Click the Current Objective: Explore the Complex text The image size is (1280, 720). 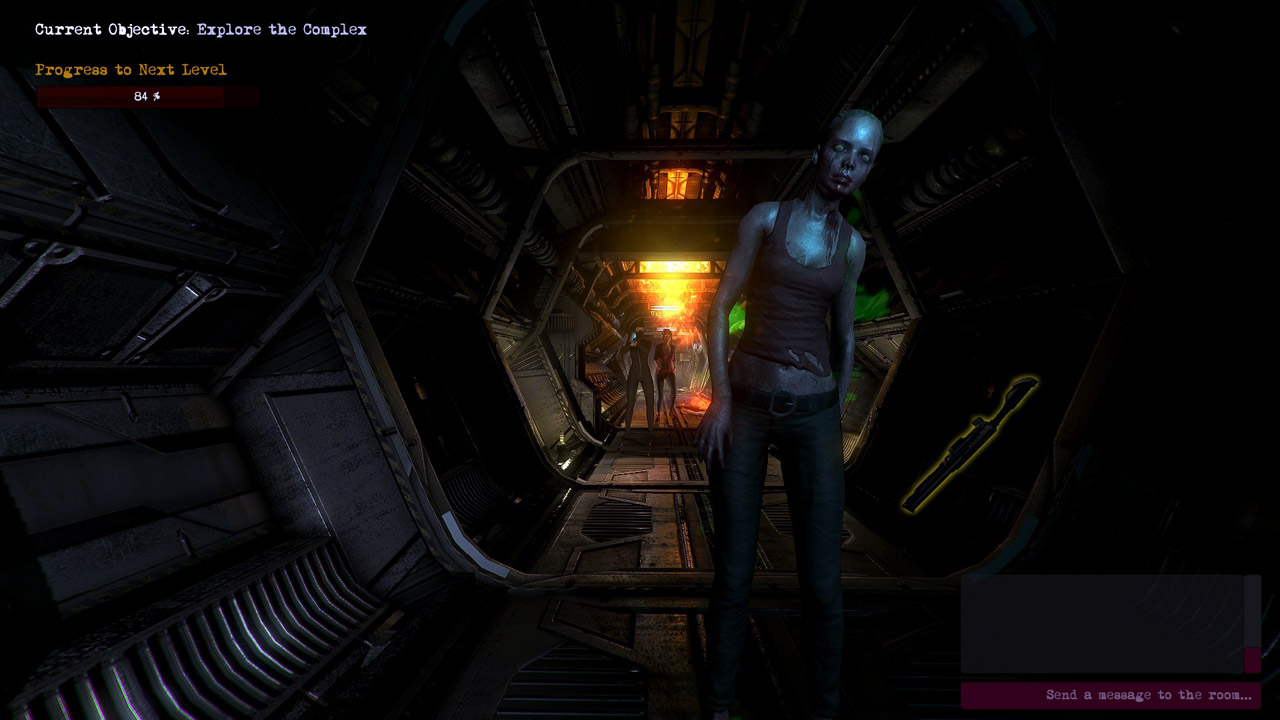tap(200, 29)
